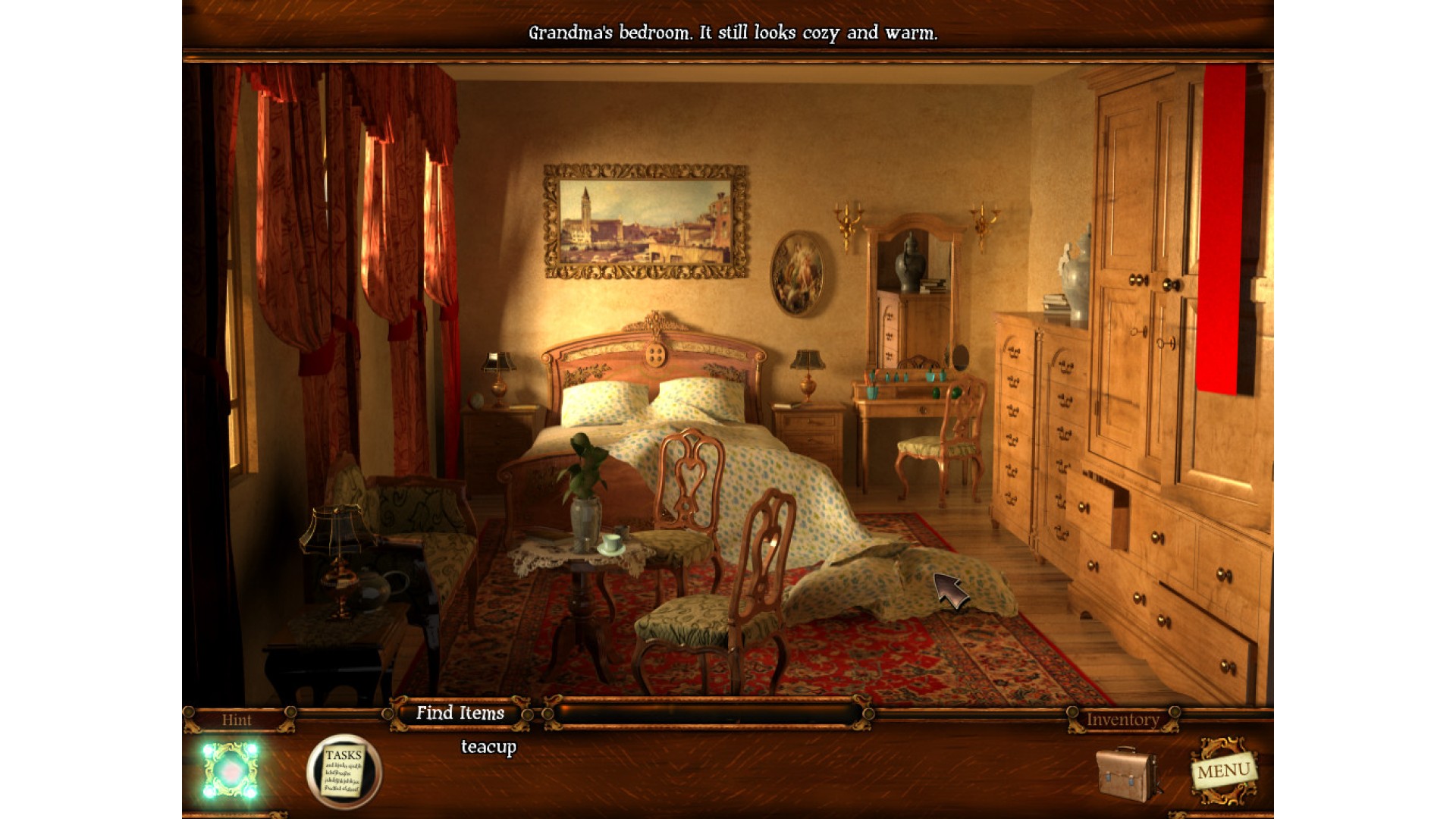Use the glowing hint crystal
Screen dimensions: 1456x819
[231, 770]
